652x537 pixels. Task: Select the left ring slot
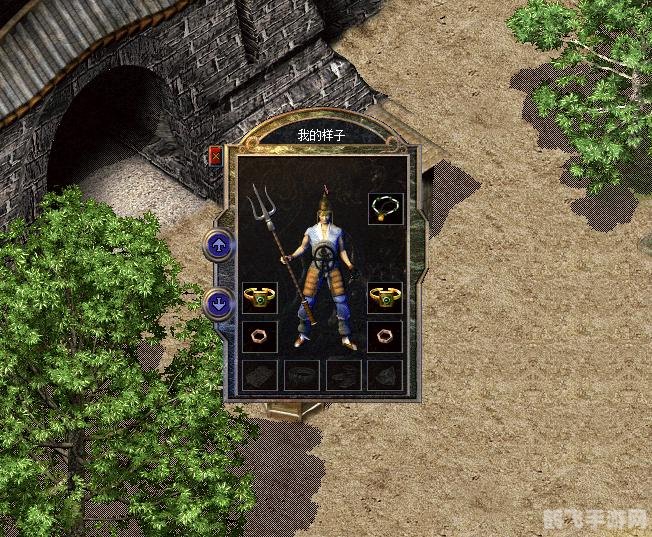pos(259,335)
